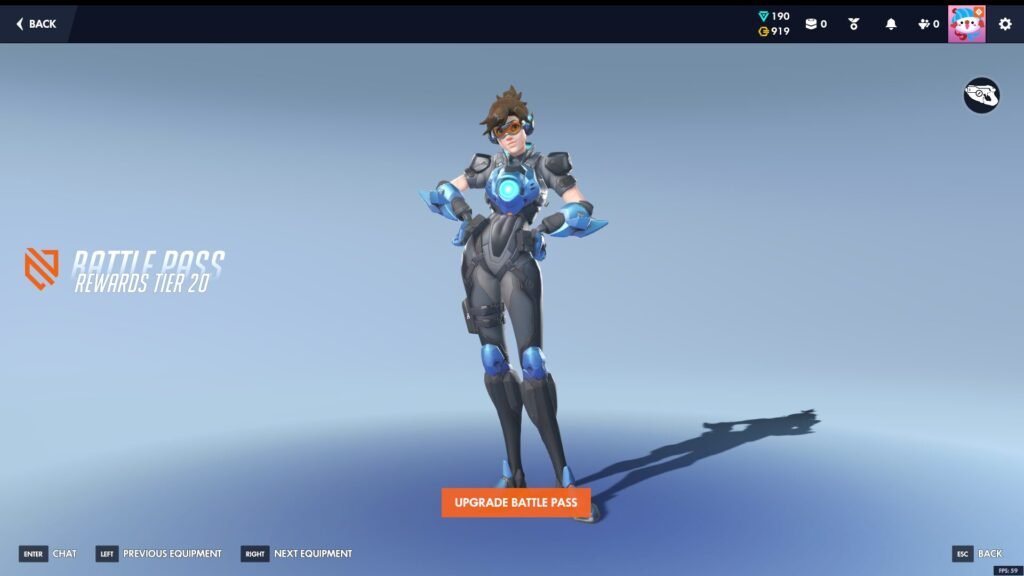The image size is (1024, 576).
Task: Click the Upgrade Battle Pass button
Action: click(x=516, y=502)
